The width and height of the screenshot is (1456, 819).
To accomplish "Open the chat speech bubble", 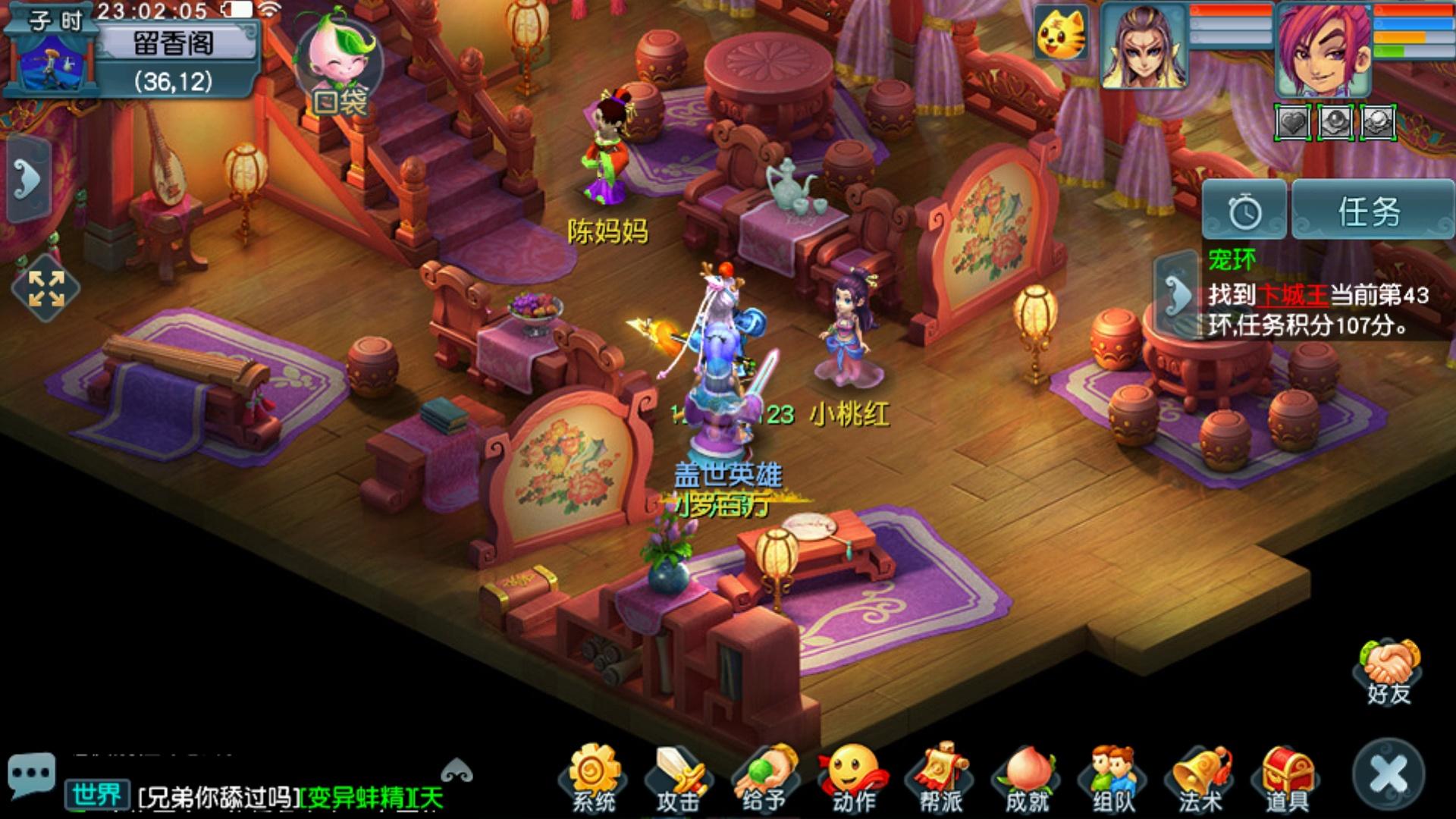I will 31,773.
